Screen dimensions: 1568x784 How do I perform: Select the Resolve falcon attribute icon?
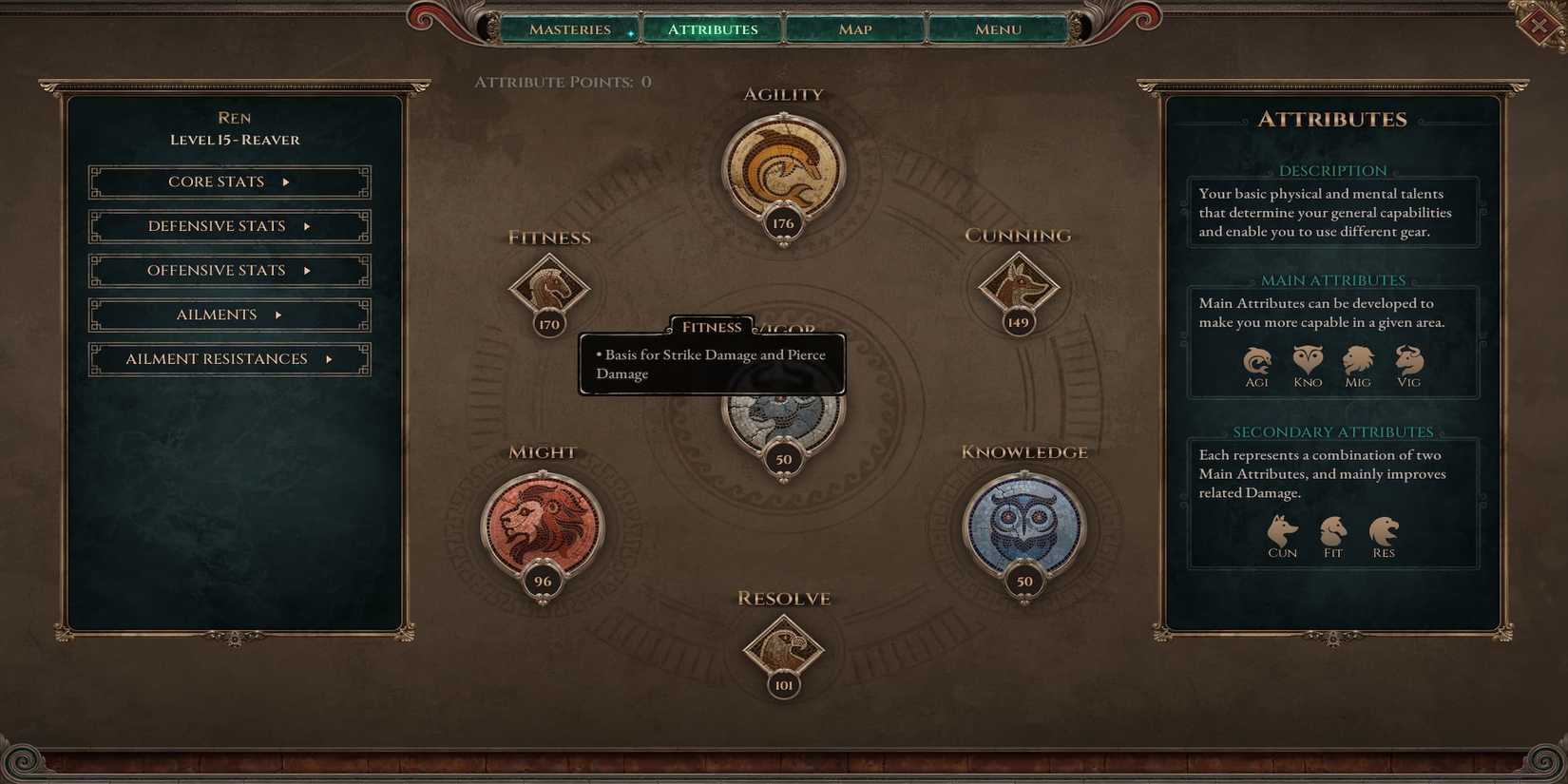(x=783, y=646)
